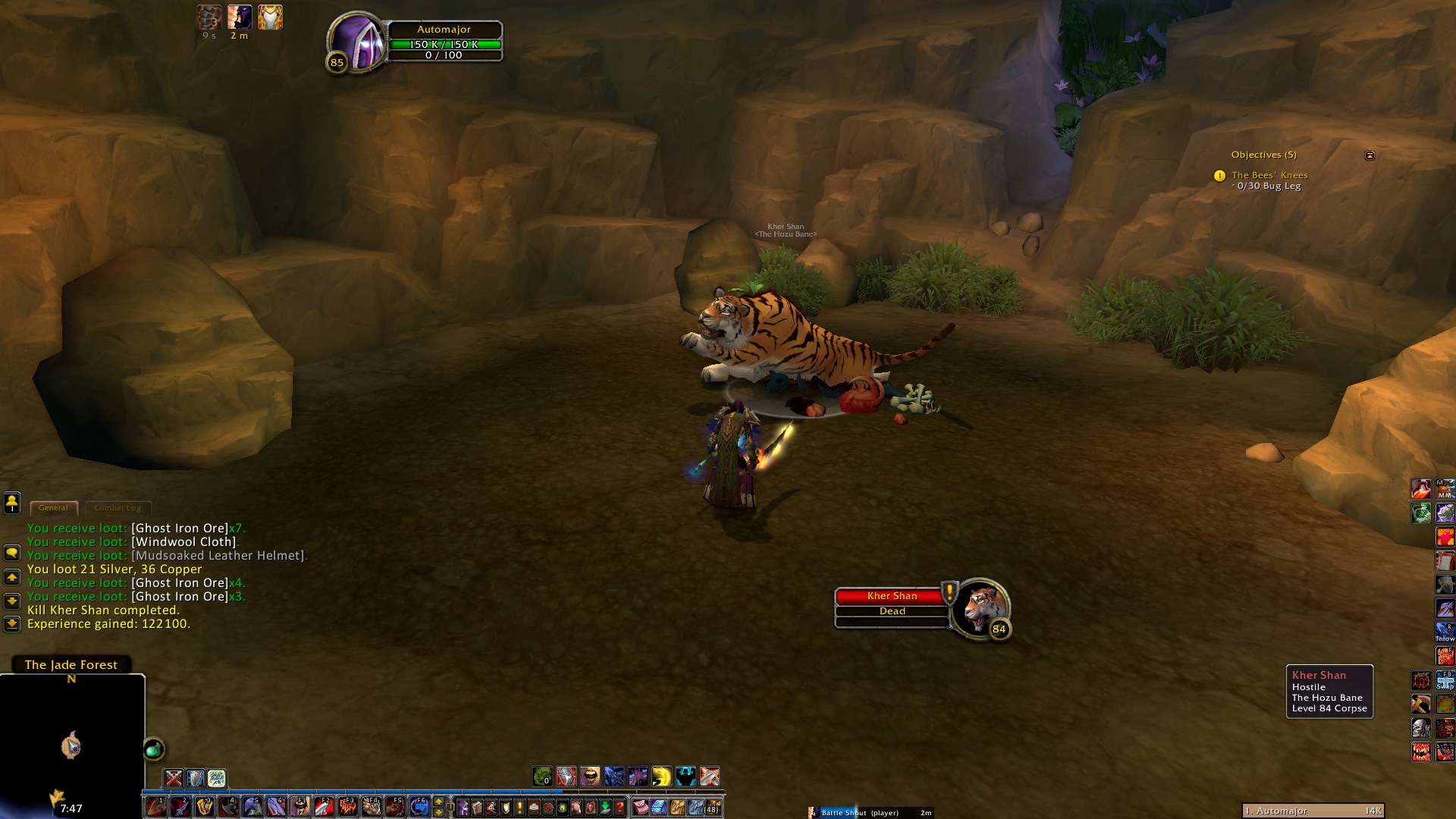Activate the Swap ability on right bar
1456x819 pixels.
click(x=1445, y=679)
